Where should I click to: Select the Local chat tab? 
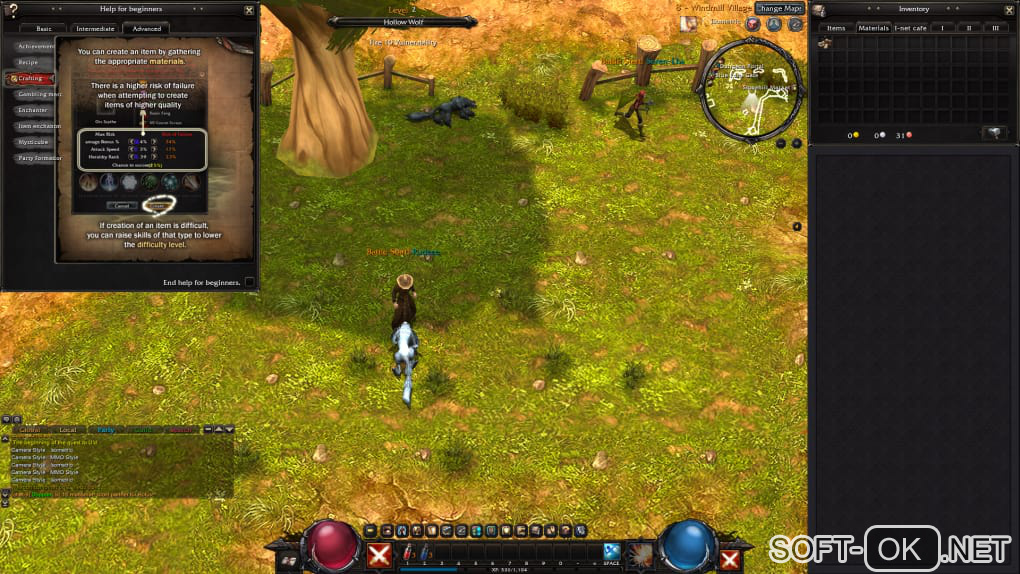point(67,429)
